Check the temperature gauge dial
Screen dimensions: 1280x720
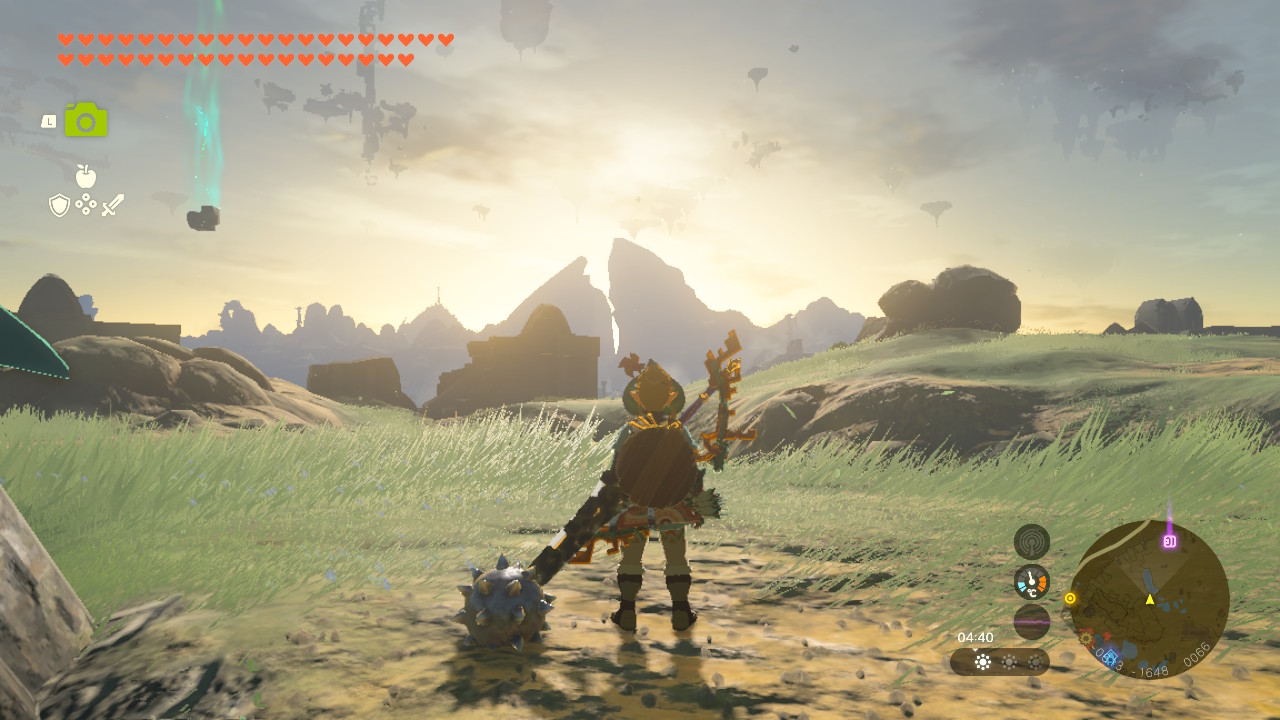1031,581
